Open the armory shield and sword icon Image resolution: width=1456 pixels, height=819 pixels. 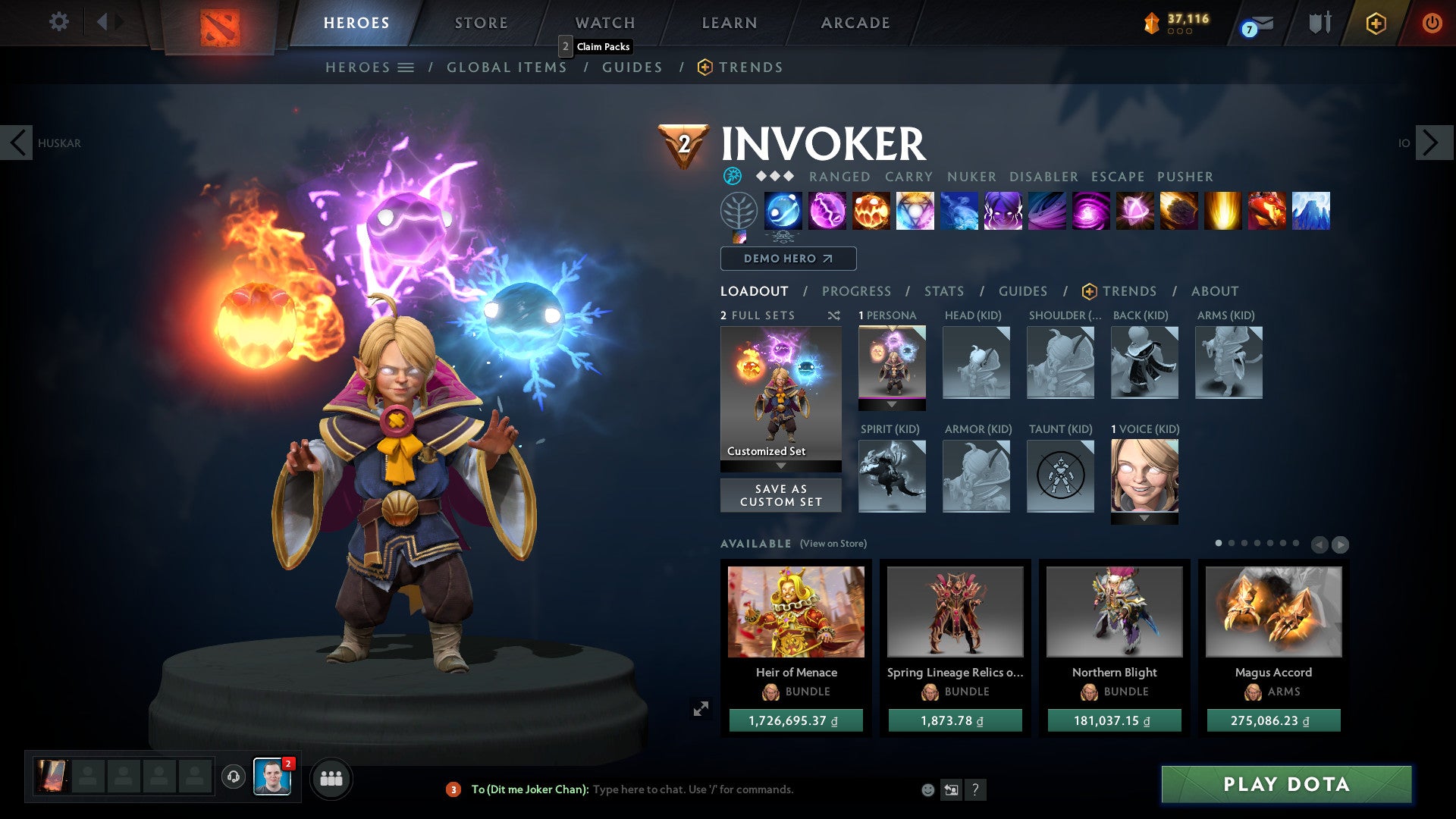point(1319,23)
